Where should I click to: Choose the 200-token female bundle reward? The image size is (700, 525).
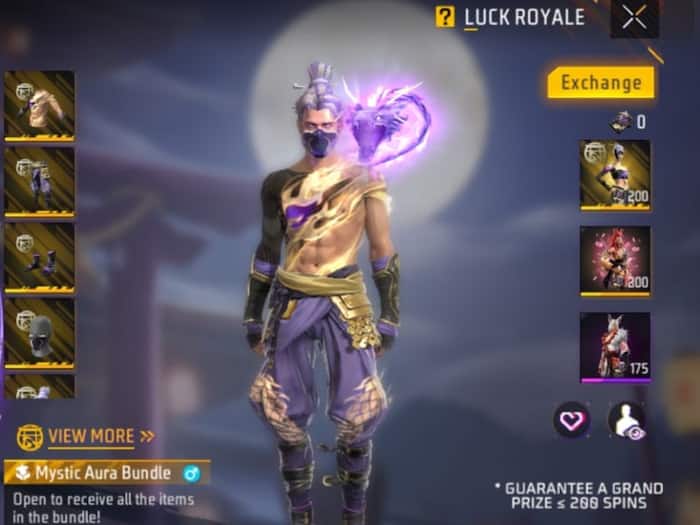point(614,174)
